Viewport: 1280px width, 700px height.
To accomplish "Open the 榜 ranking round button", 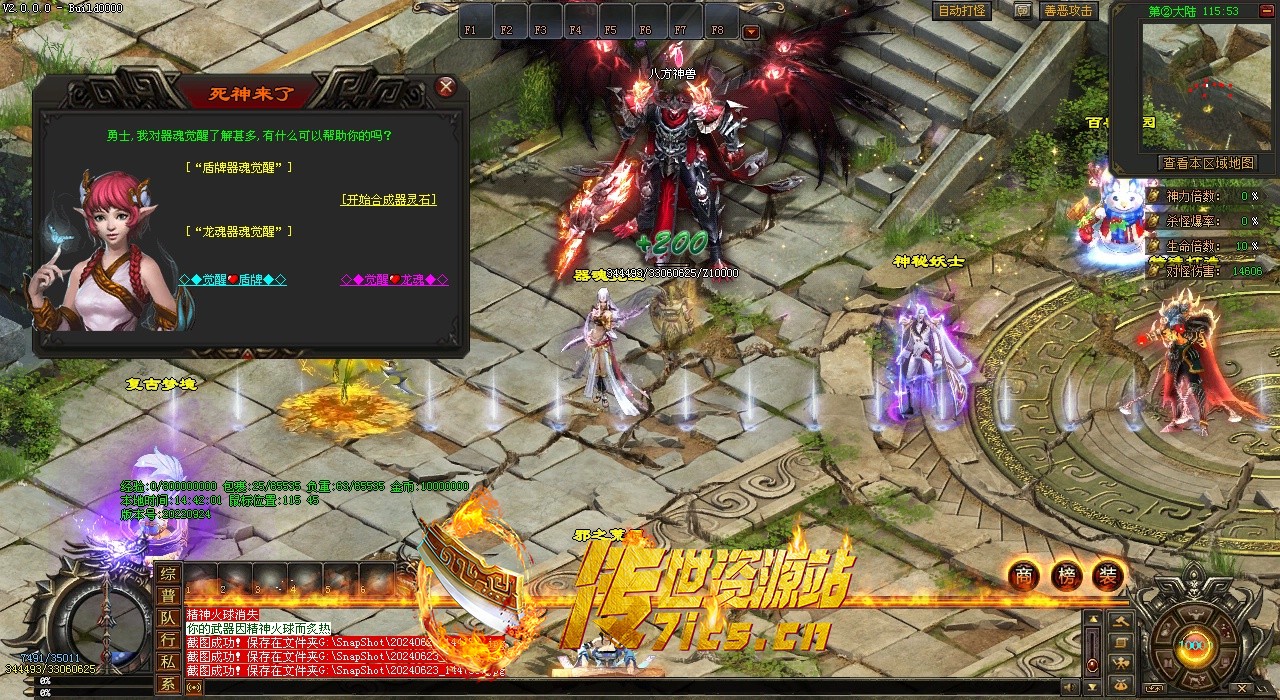I will point(1066,576).
